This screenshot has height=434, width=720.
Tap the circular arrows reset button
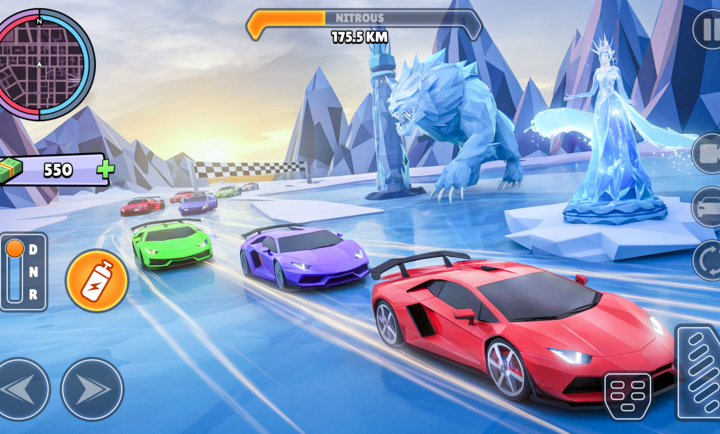click(x=708, y=260)
